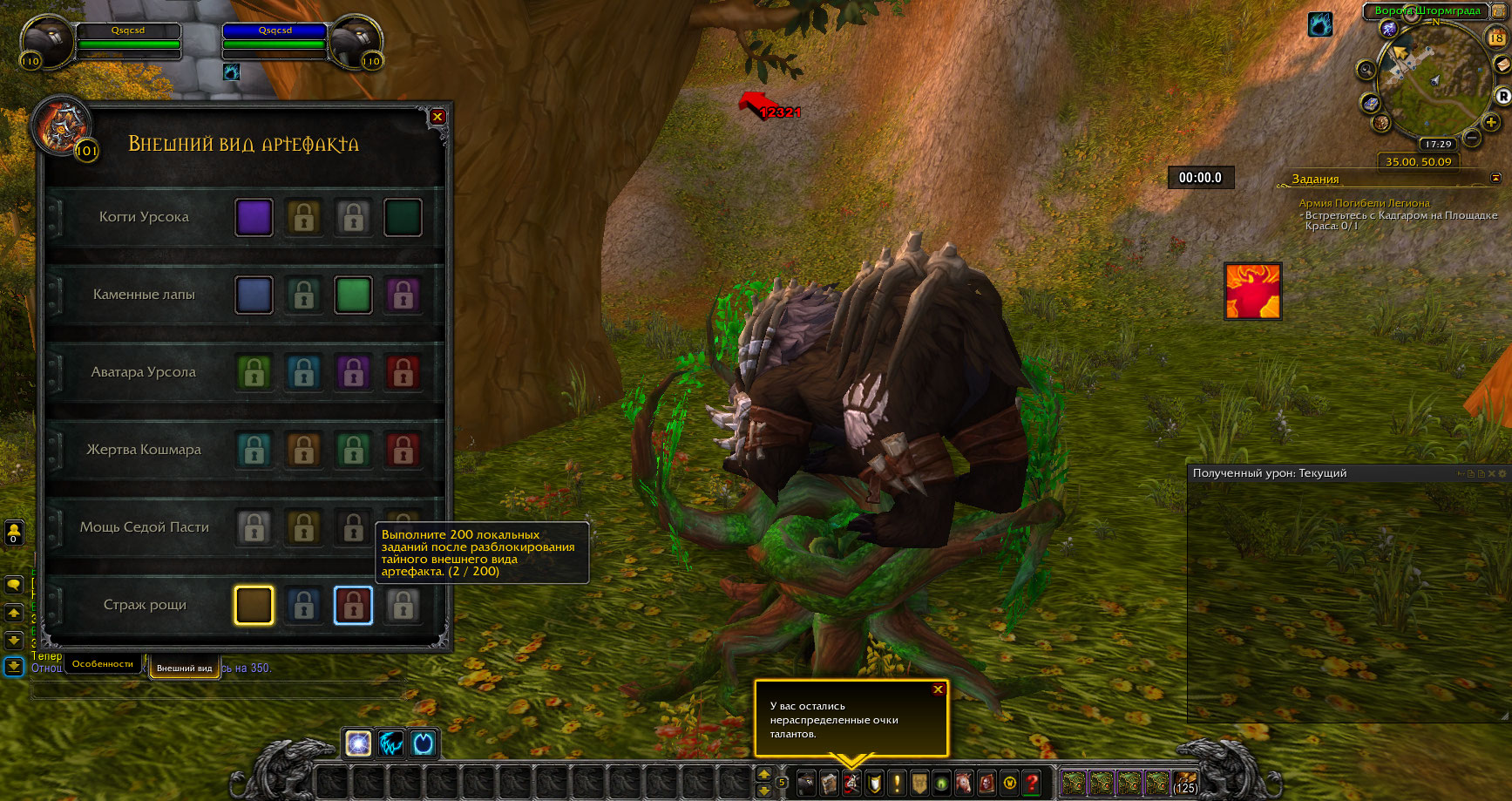
Task: Collapse the Задания quest tracker
Action: (x=1496, y=178)
